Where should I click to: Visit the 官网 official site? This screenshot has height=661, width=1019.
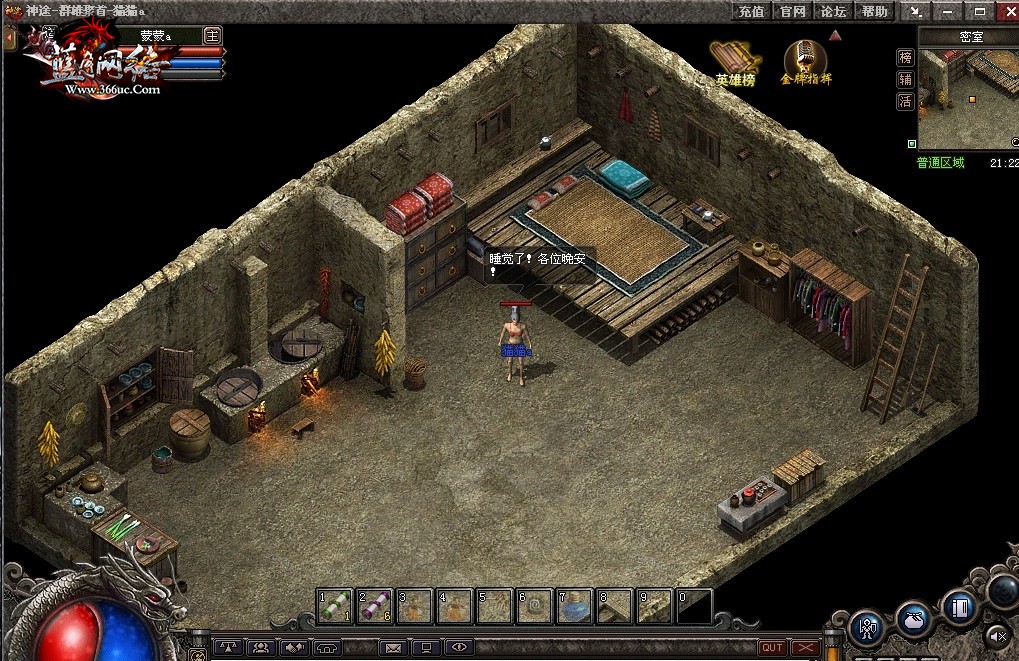(x=792, y=11)
